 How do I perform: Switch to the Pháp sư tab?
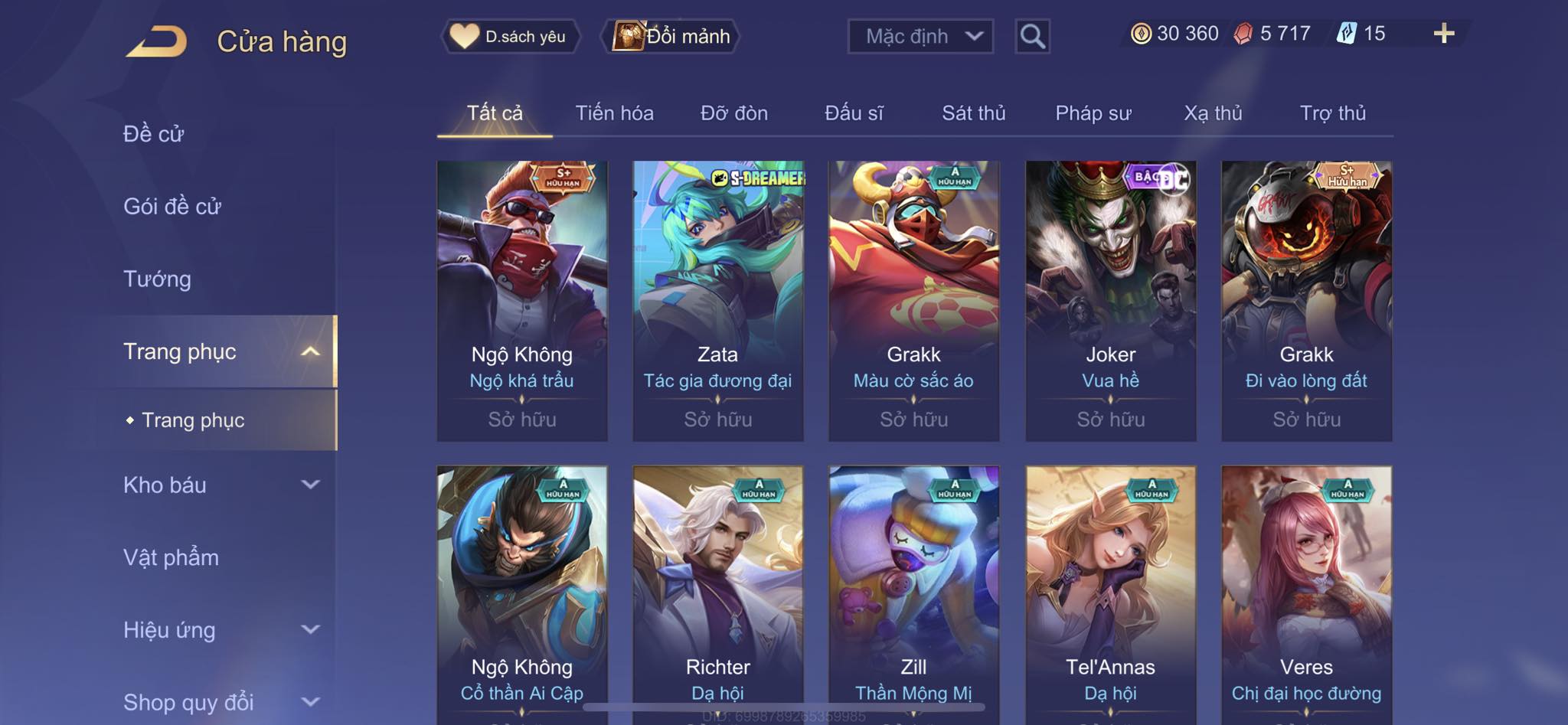point(1093,113)
